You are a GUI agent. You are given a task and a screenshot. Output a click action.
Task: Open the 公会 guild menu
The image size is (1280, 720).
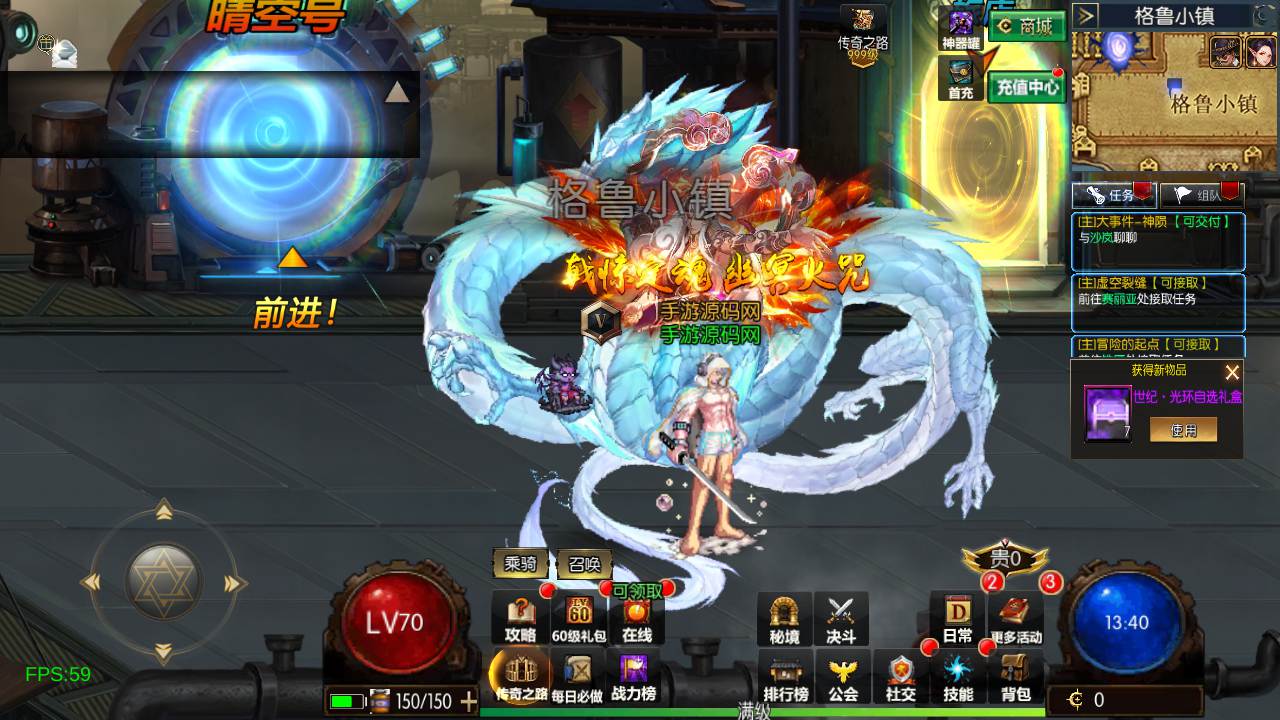click(x=843, y=677)
